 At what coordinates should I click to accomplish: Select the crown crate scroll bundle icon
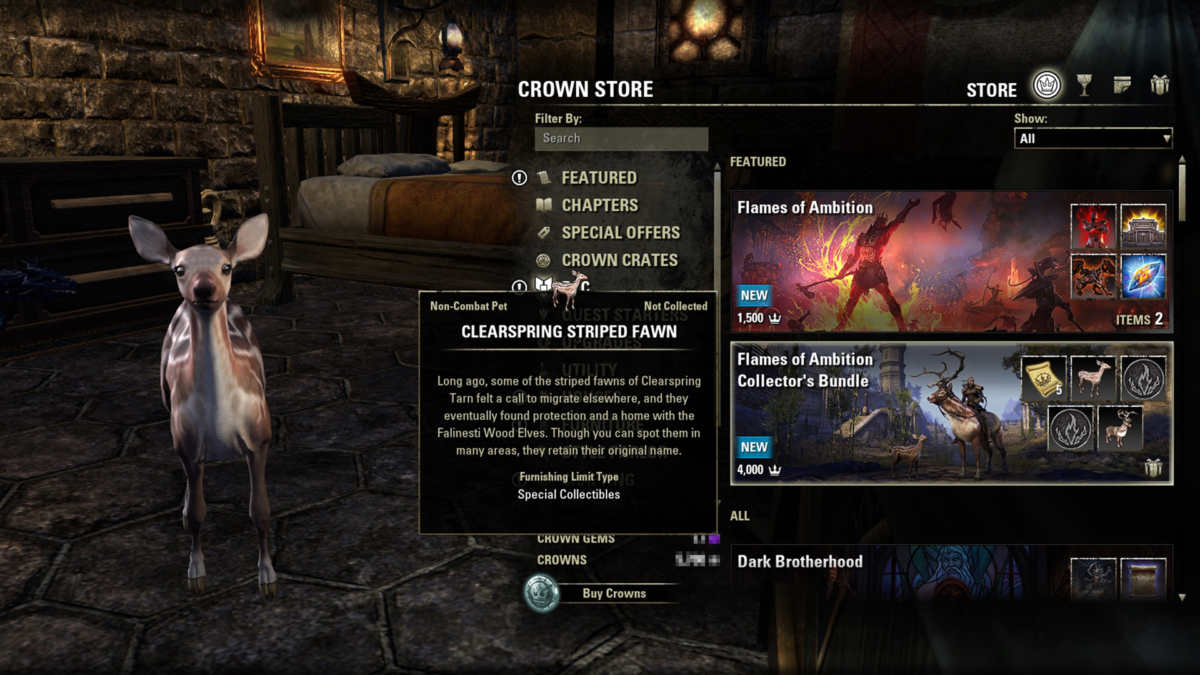click(x=1044, y=378)
